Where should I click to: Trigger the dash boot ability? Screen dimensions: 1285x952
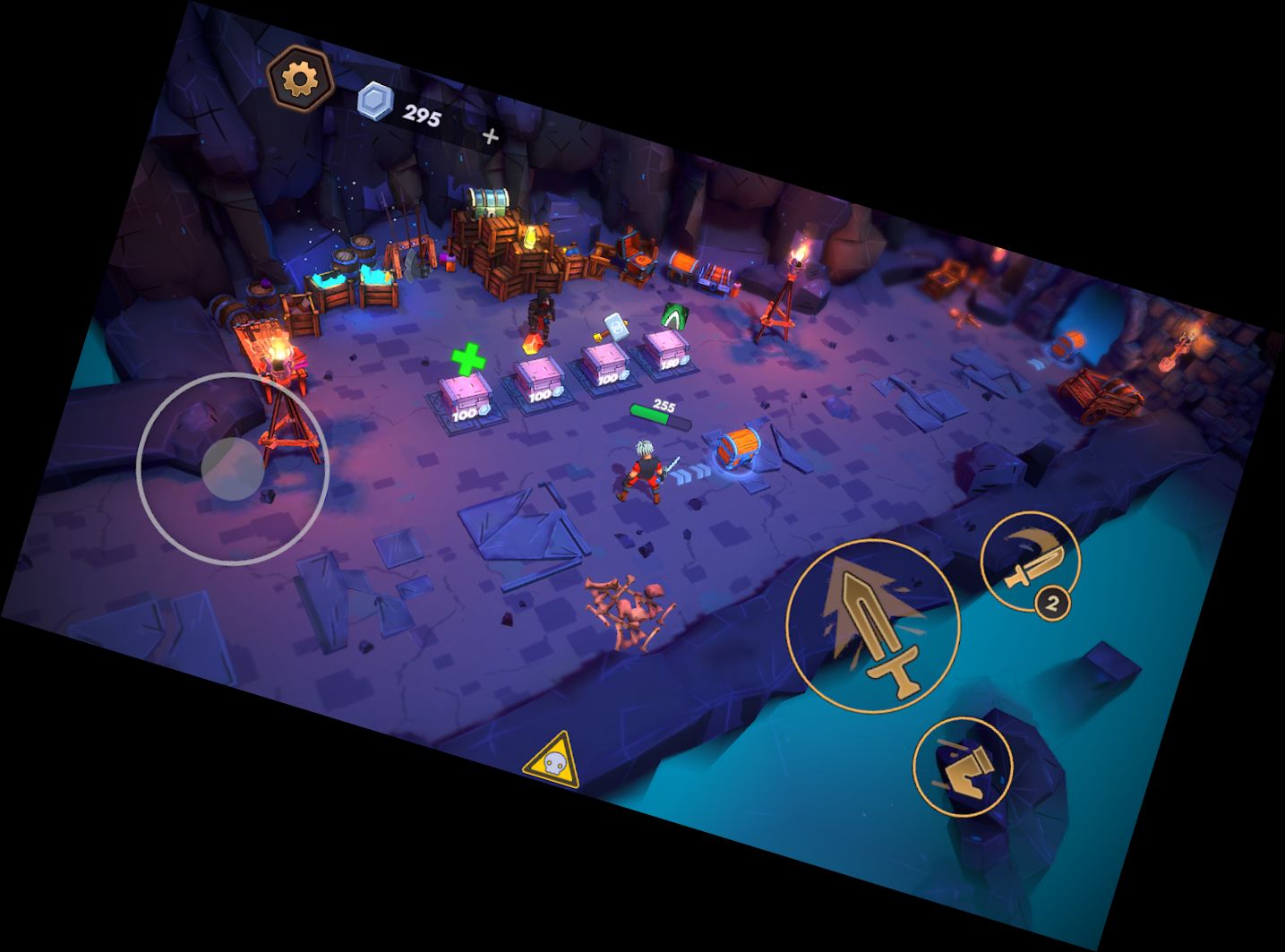coord(963,766)
